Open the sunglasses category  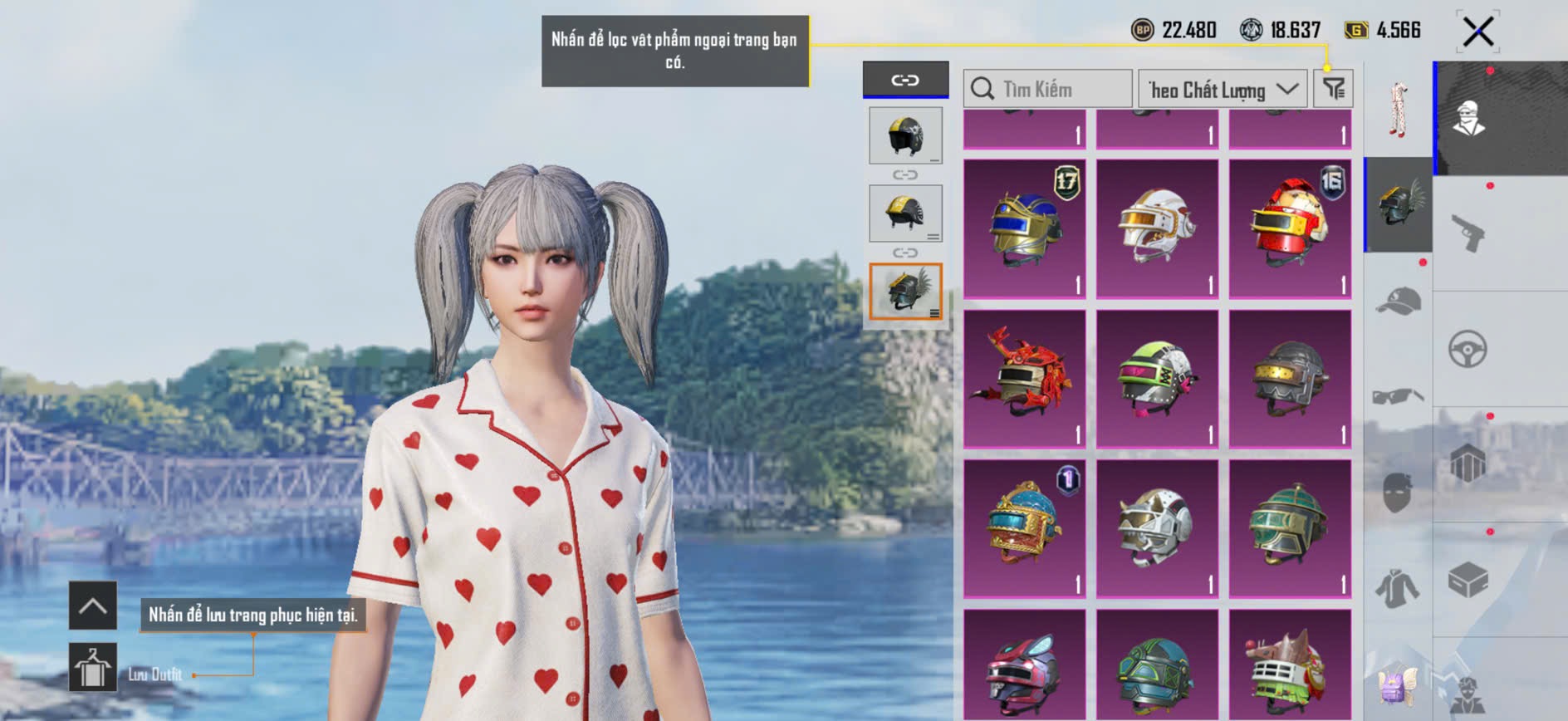click(1398, 396)
